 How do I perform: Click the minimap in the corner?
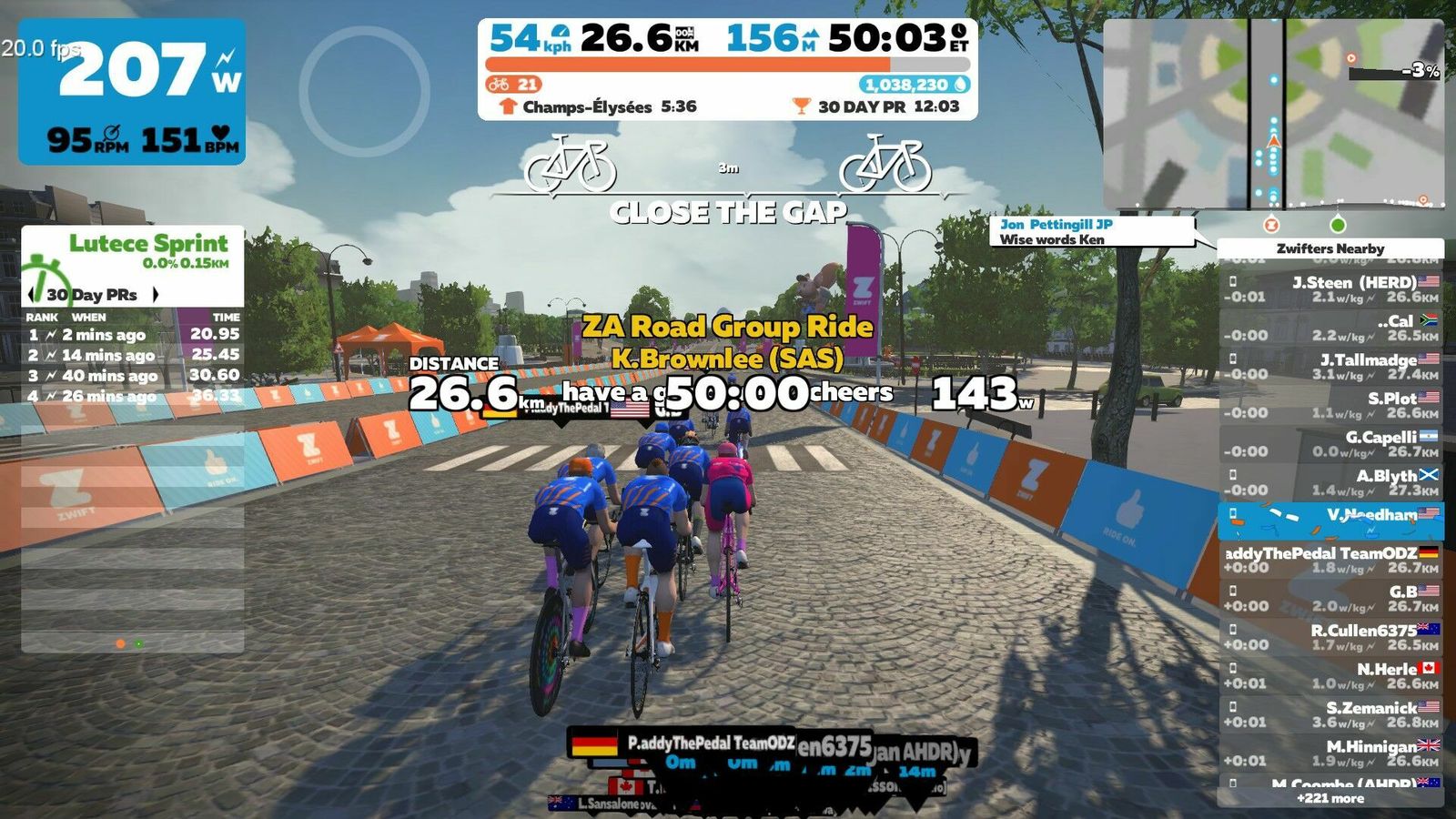tap(1273, 114)
